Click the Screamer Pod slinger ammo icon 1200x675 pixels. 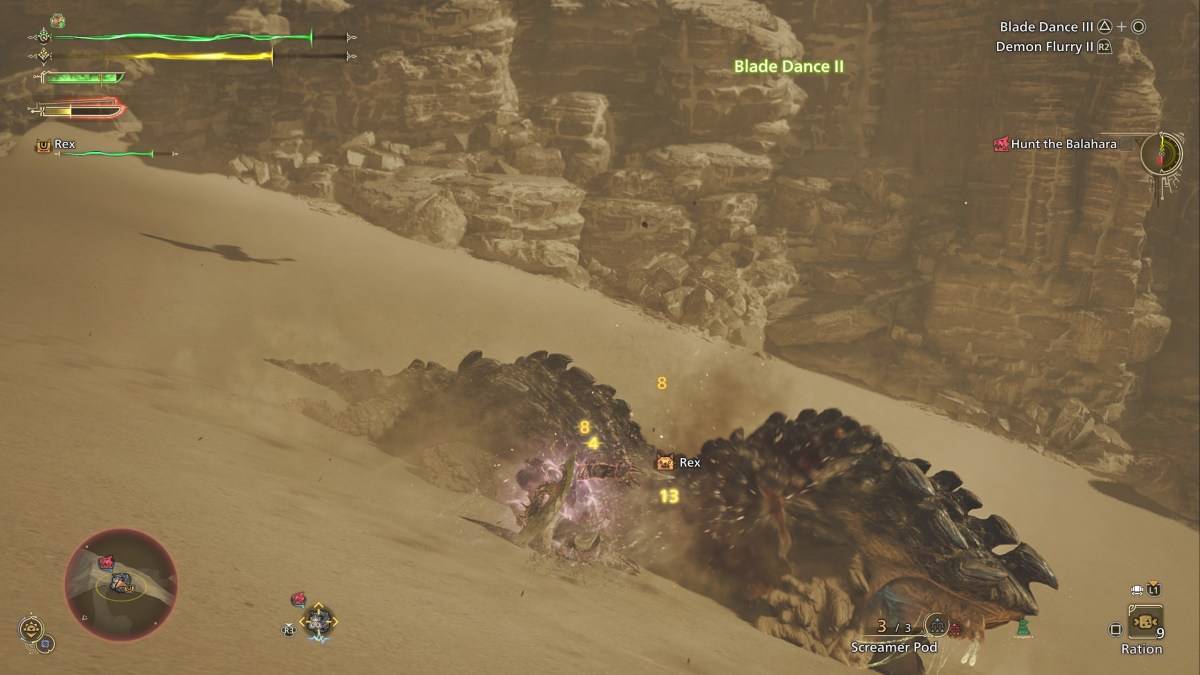pos(936,626)
